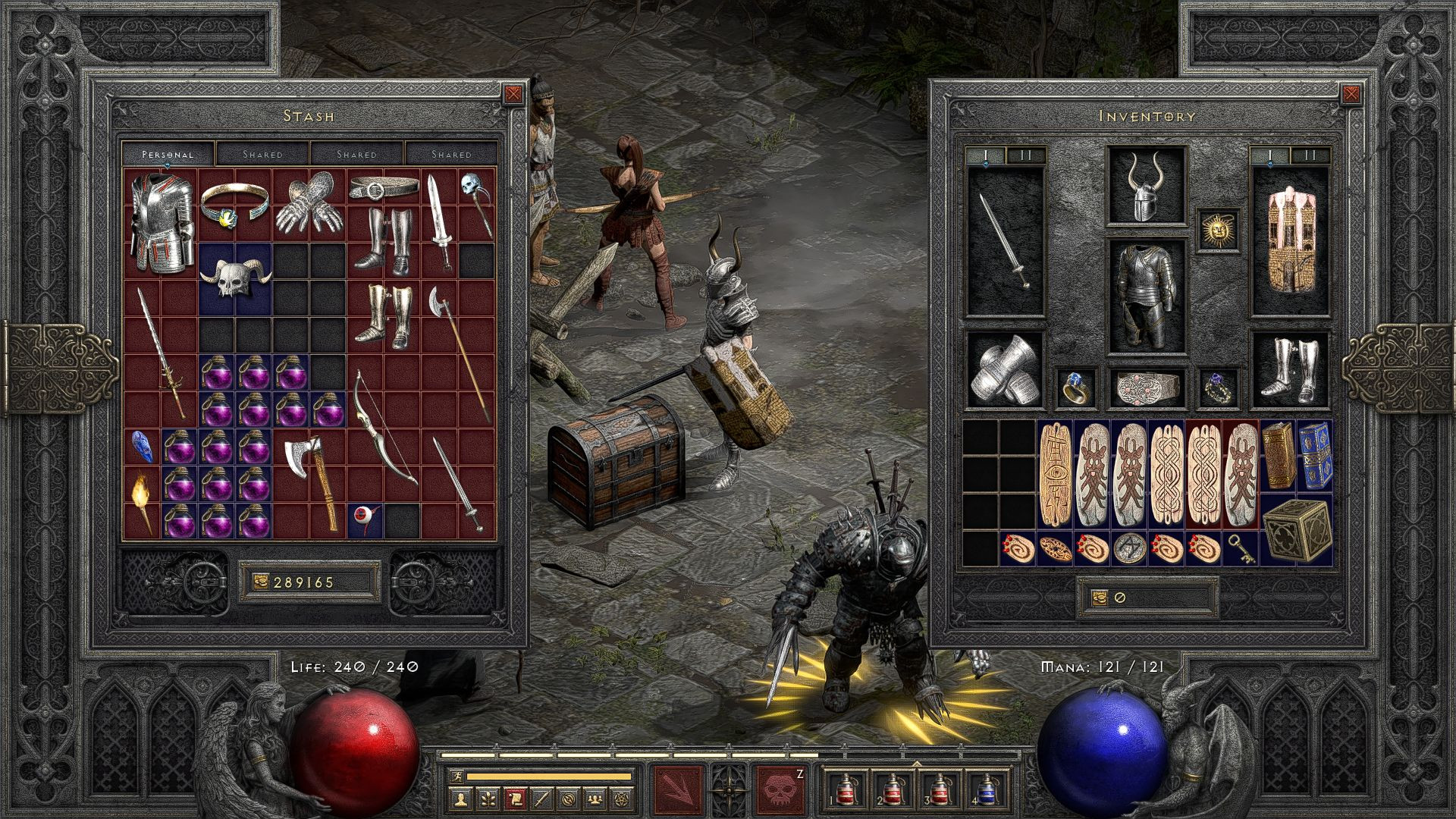Select the plate armor in stash
This screenshot has height=819, width=1456.
tap(159, 221)
